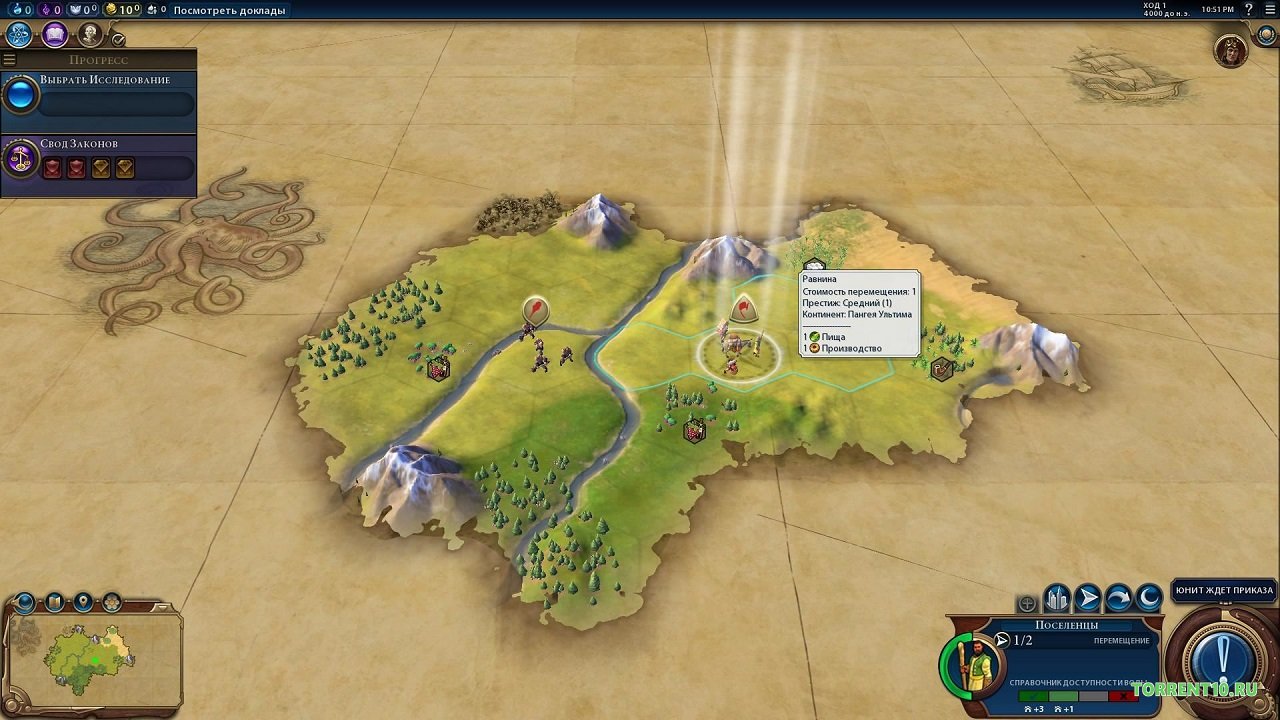Viewport: 1280px width, 720px height.
Task: Put the settler to sleep
Action: click(1149, 599)
